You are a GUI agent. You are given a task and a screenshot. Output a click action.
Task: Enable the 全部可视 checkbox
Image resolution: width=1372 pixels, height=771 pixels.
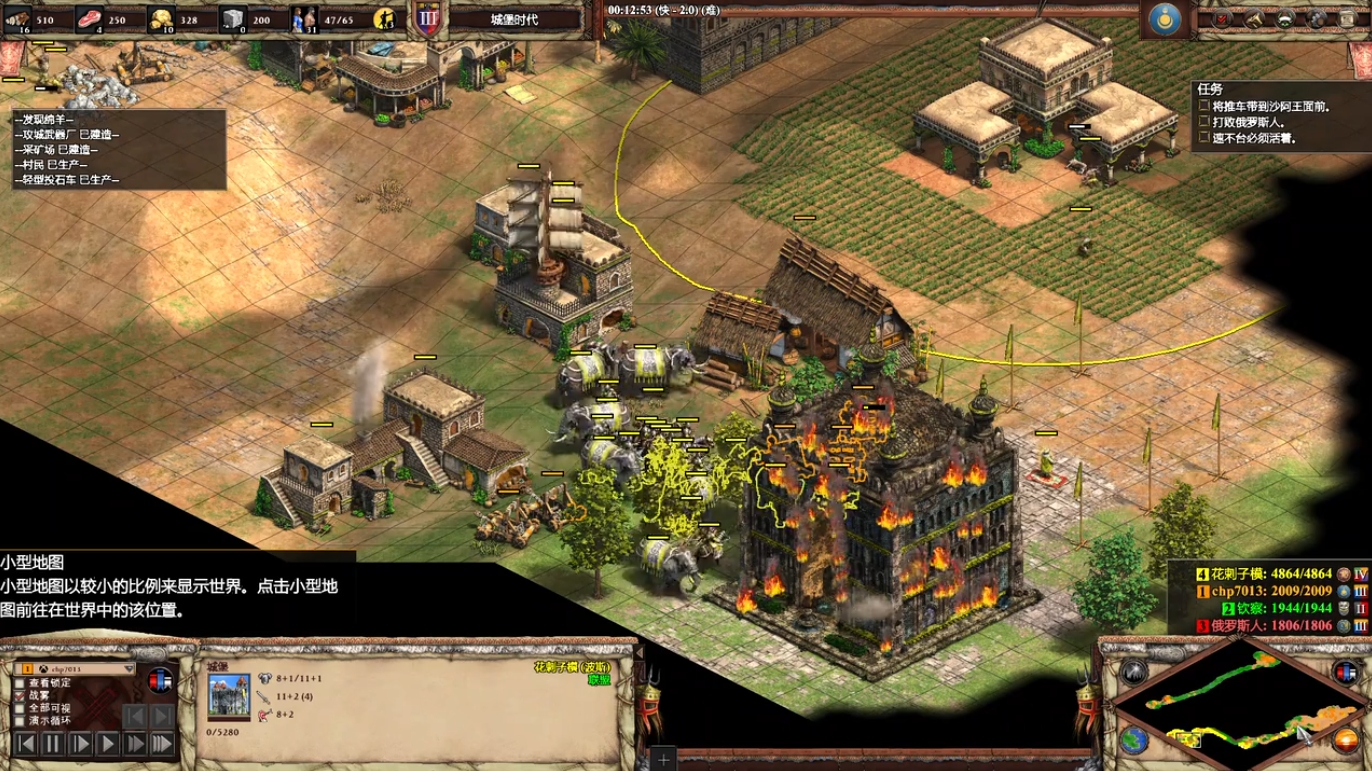(20, 708)
